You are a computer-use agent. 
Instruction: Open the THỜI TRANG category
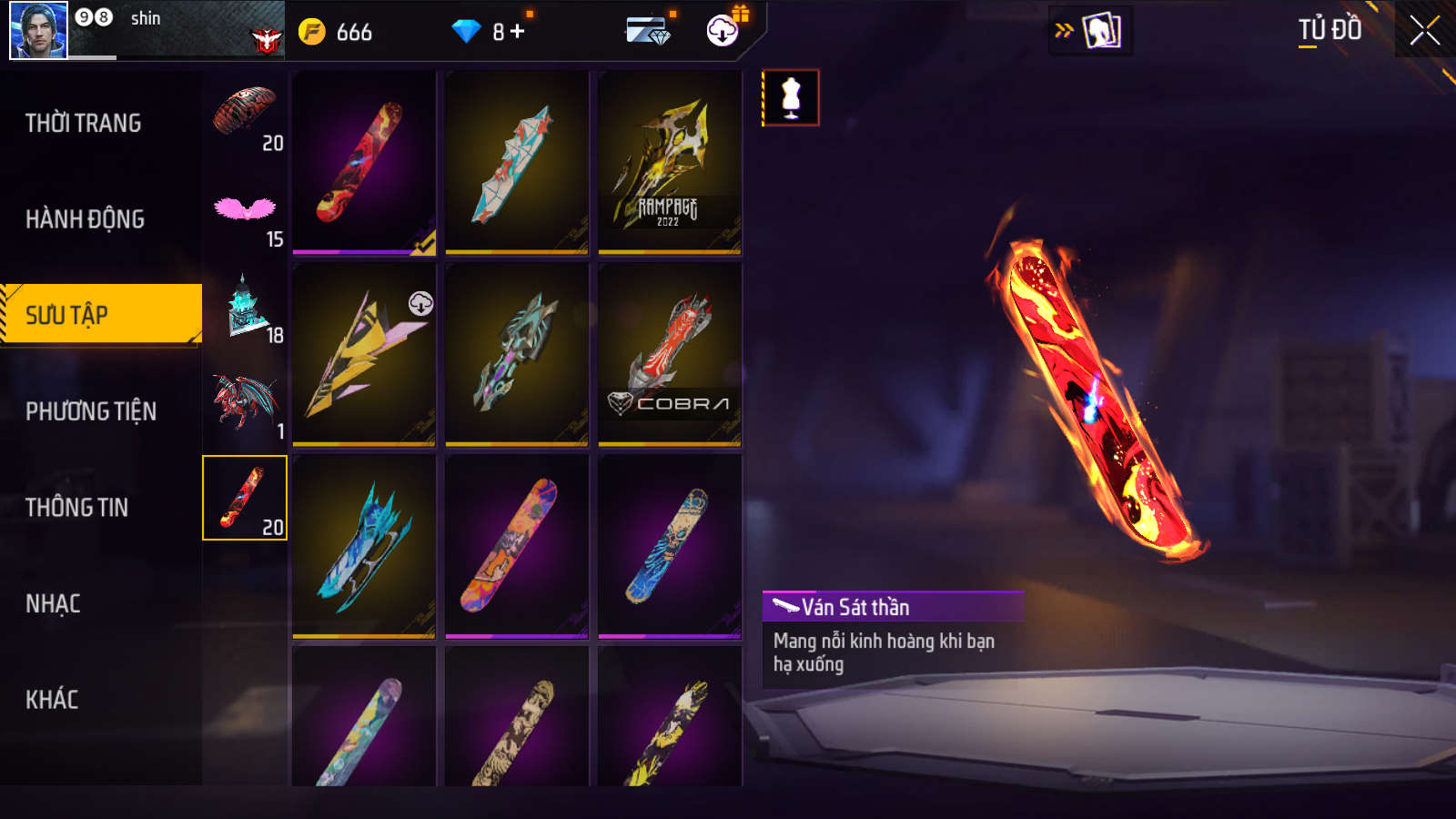pyautogui.click(x=84, y=123)
